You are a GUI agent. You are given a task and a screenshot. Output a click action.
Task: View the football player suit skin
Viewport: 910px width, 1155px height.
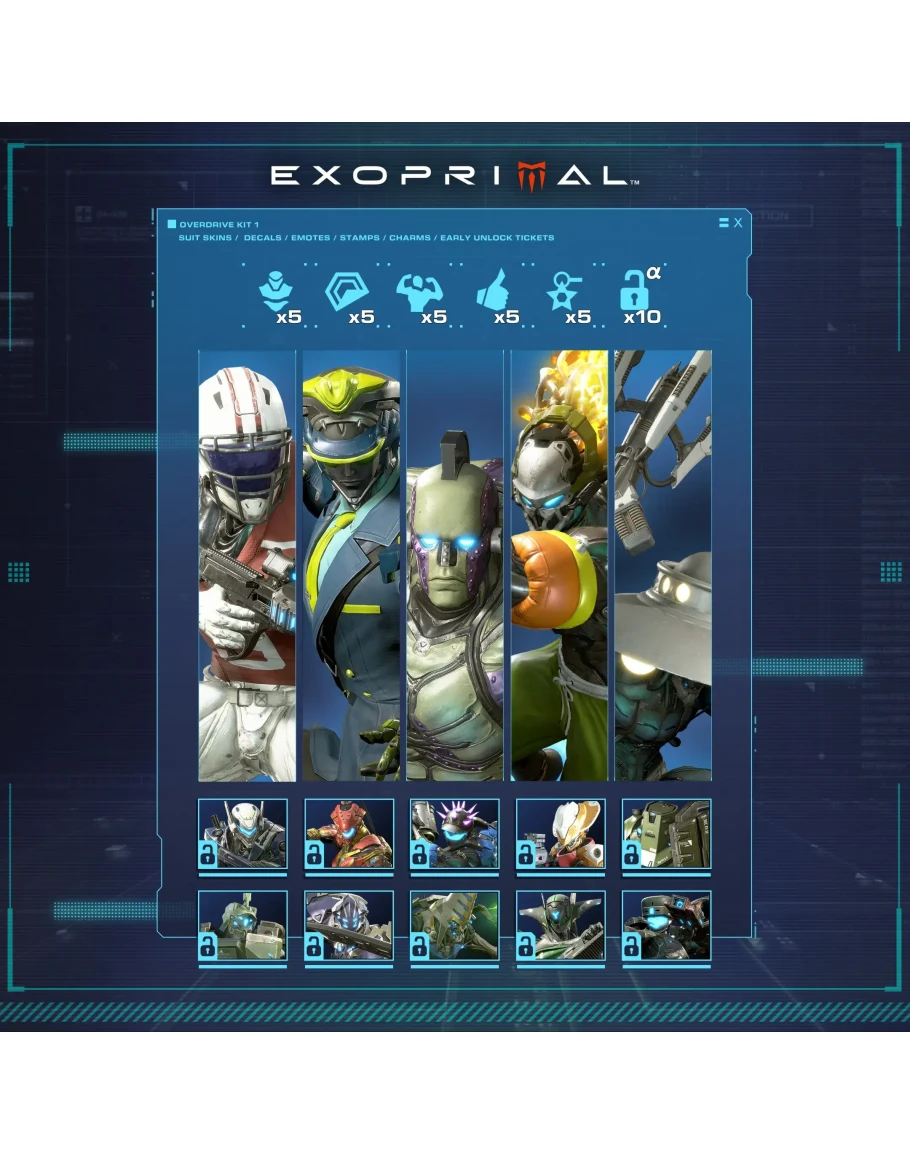(247, 565)
